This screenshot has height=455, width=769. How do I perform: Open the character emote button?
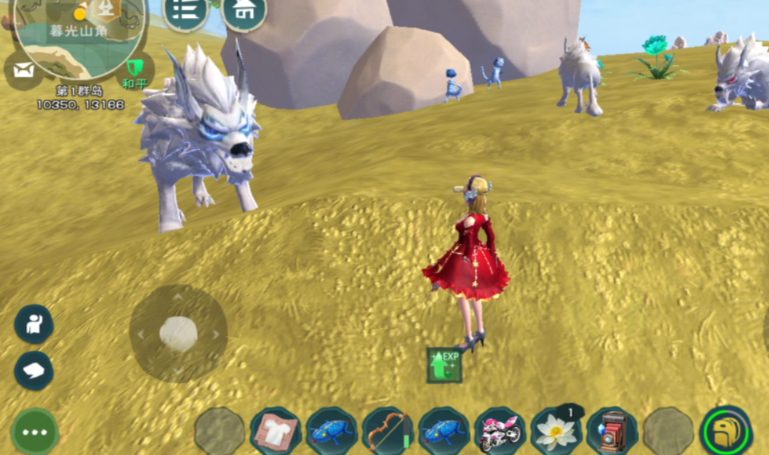[33, 324]
